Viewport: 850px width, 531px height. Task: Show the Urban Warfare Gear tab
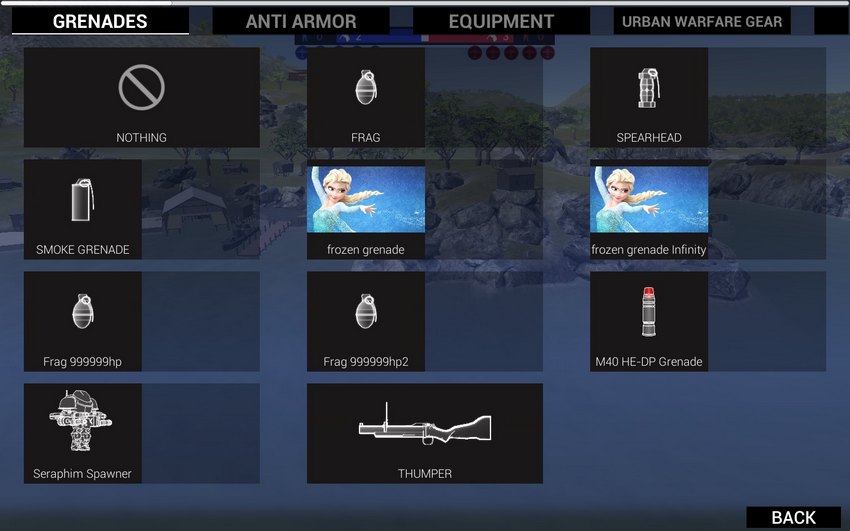pyautogui.click(x=702, y=21)
